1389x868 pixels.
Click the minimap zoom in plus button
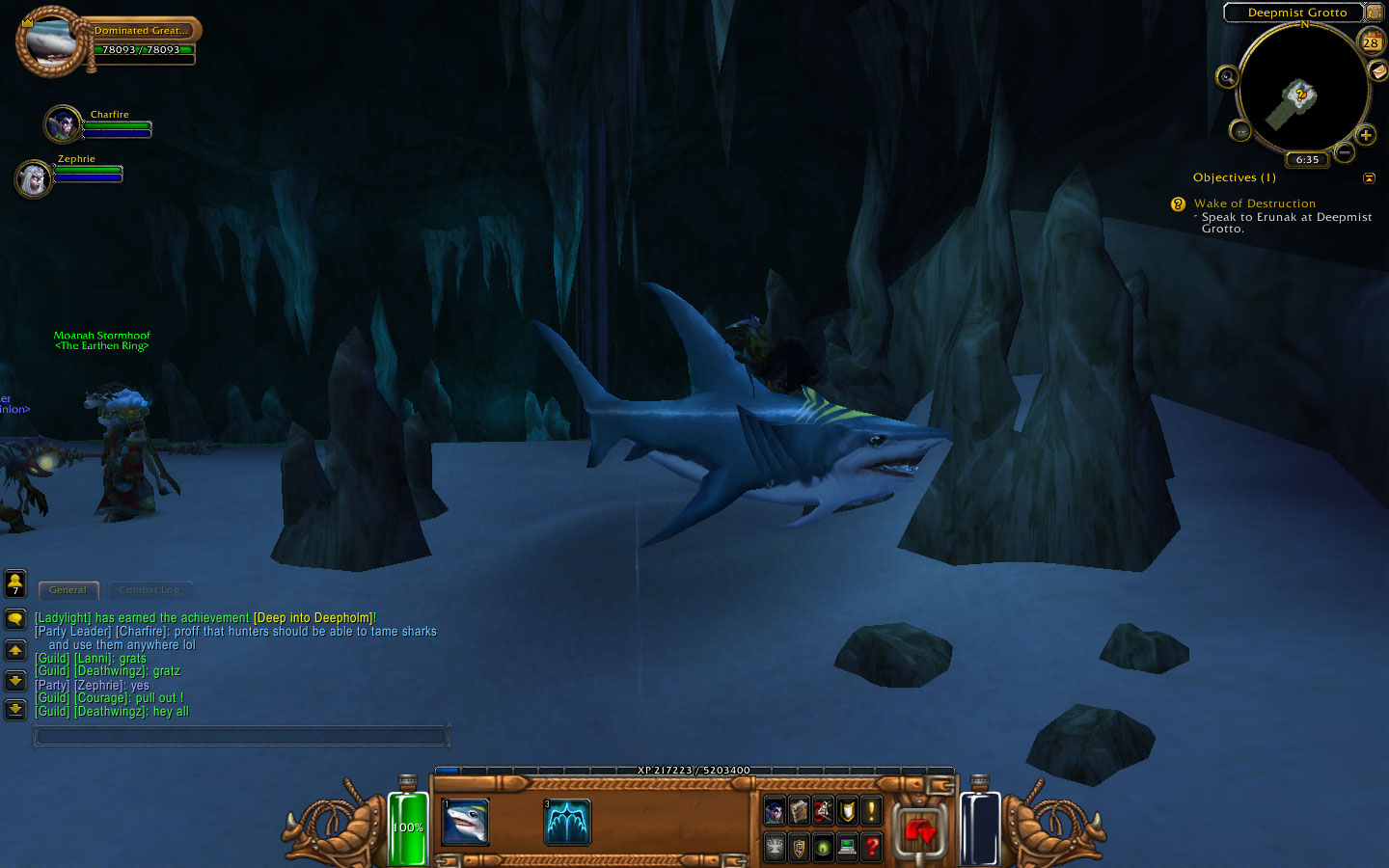coord(1367,135)
